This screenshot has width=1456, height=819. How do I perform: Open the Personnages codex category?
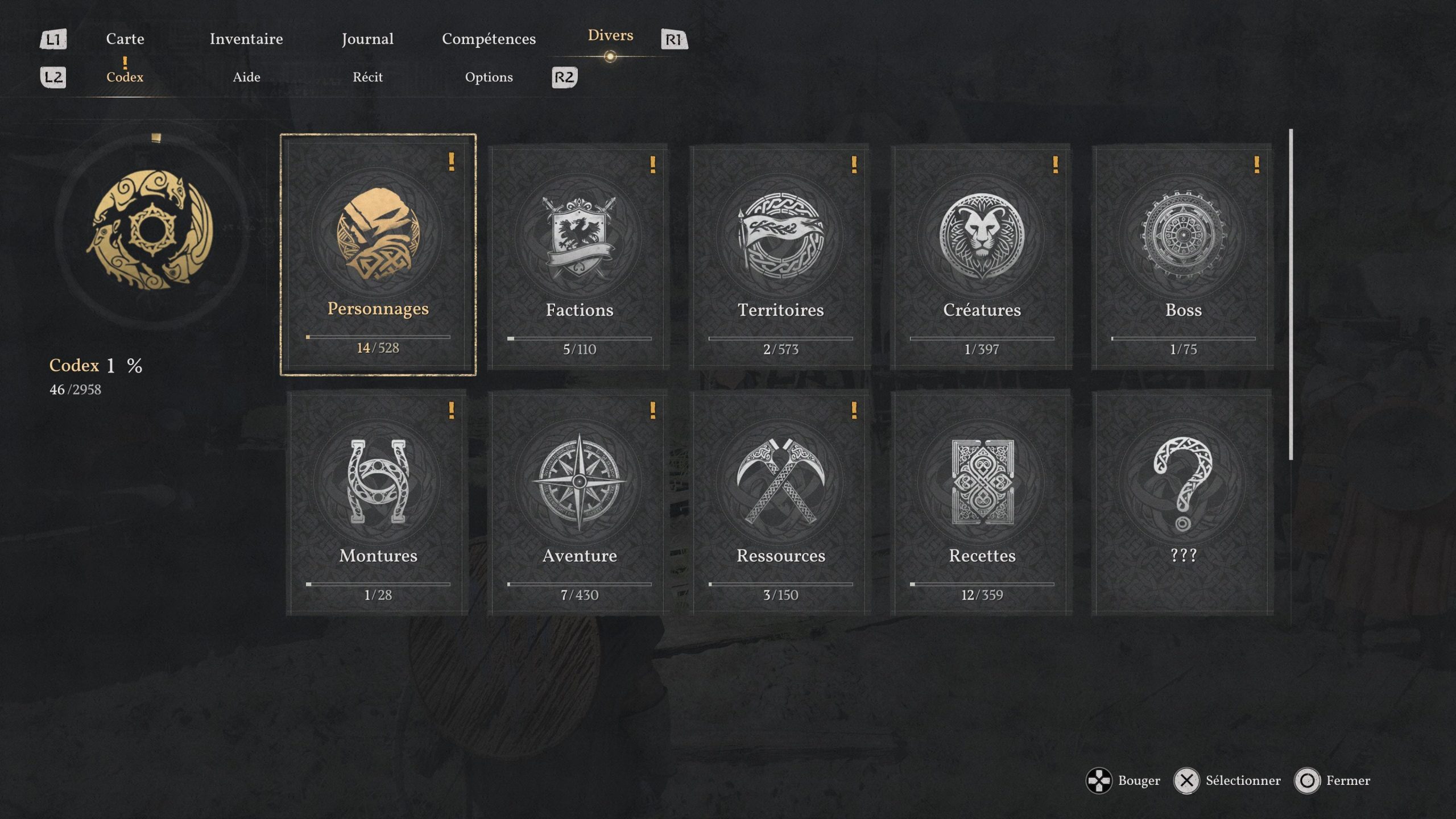378,254
